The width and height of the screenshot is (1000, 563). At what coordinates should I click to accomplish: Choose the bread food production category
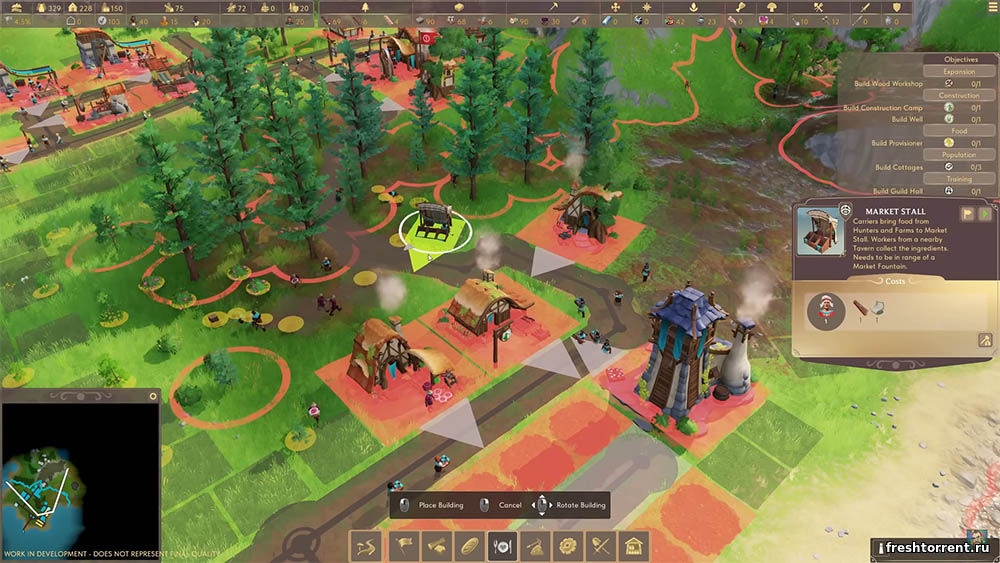tap(468, 546)
